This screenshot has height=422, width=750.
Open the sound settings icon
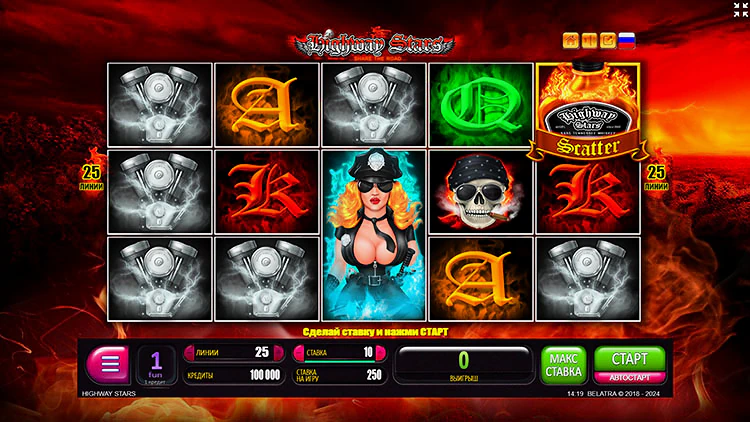[x=589, y=41]
